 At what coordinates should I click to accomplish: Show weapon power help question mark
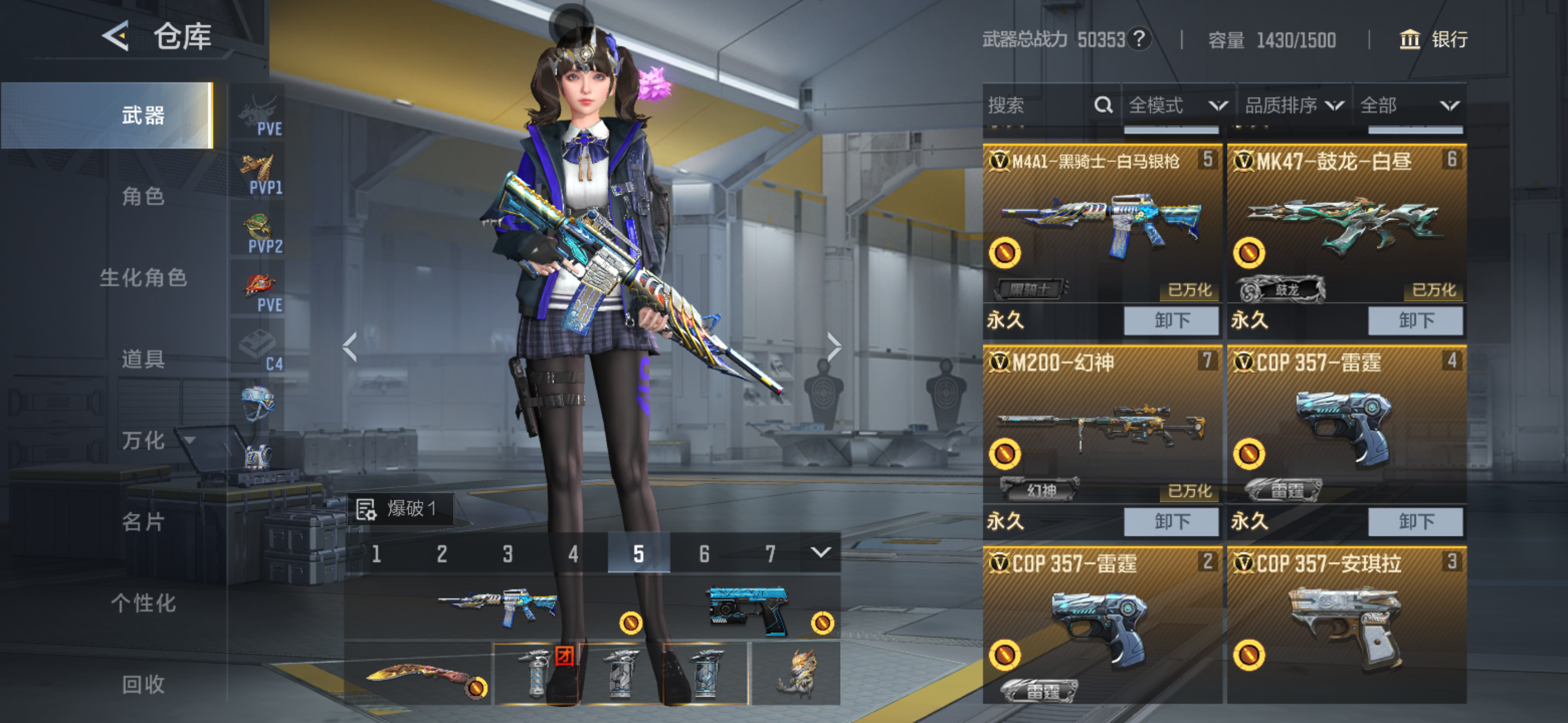(x=1139, y=39)
